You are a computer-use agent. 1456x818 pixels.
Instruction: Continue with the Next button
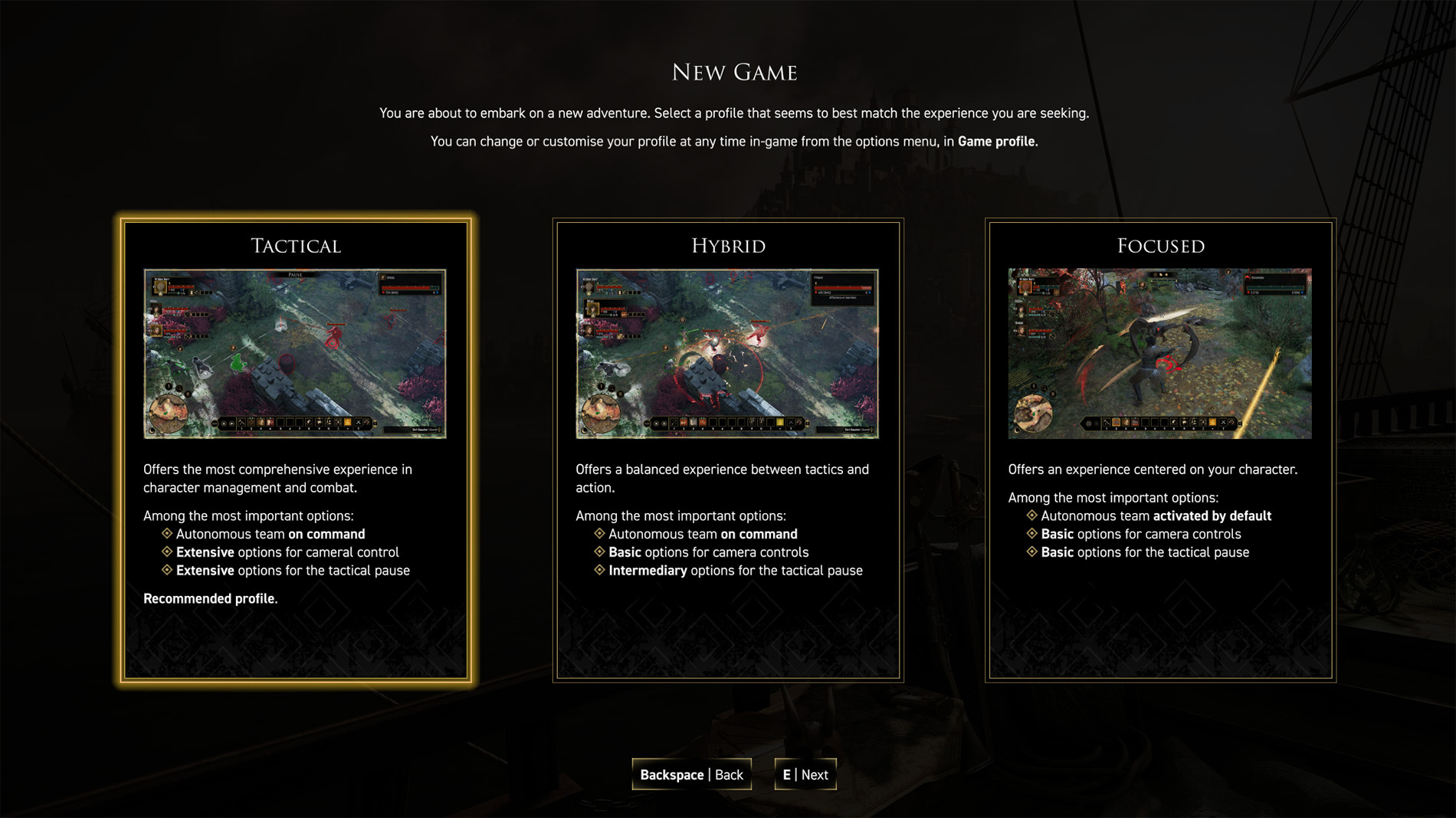pyautogui.click(x=805, y=774)
